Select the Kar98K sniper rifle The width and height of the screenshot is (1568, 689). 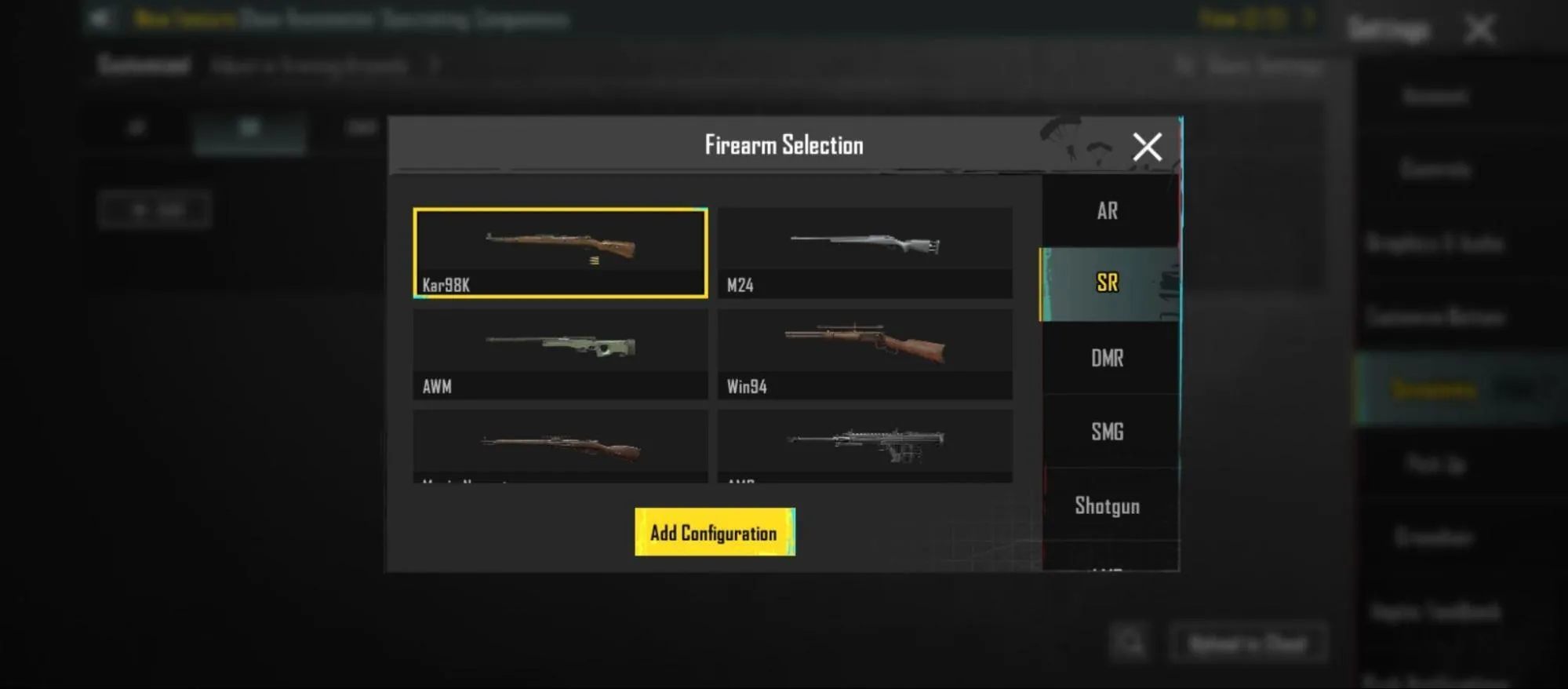pyautogui.click(x=558, y=251)
